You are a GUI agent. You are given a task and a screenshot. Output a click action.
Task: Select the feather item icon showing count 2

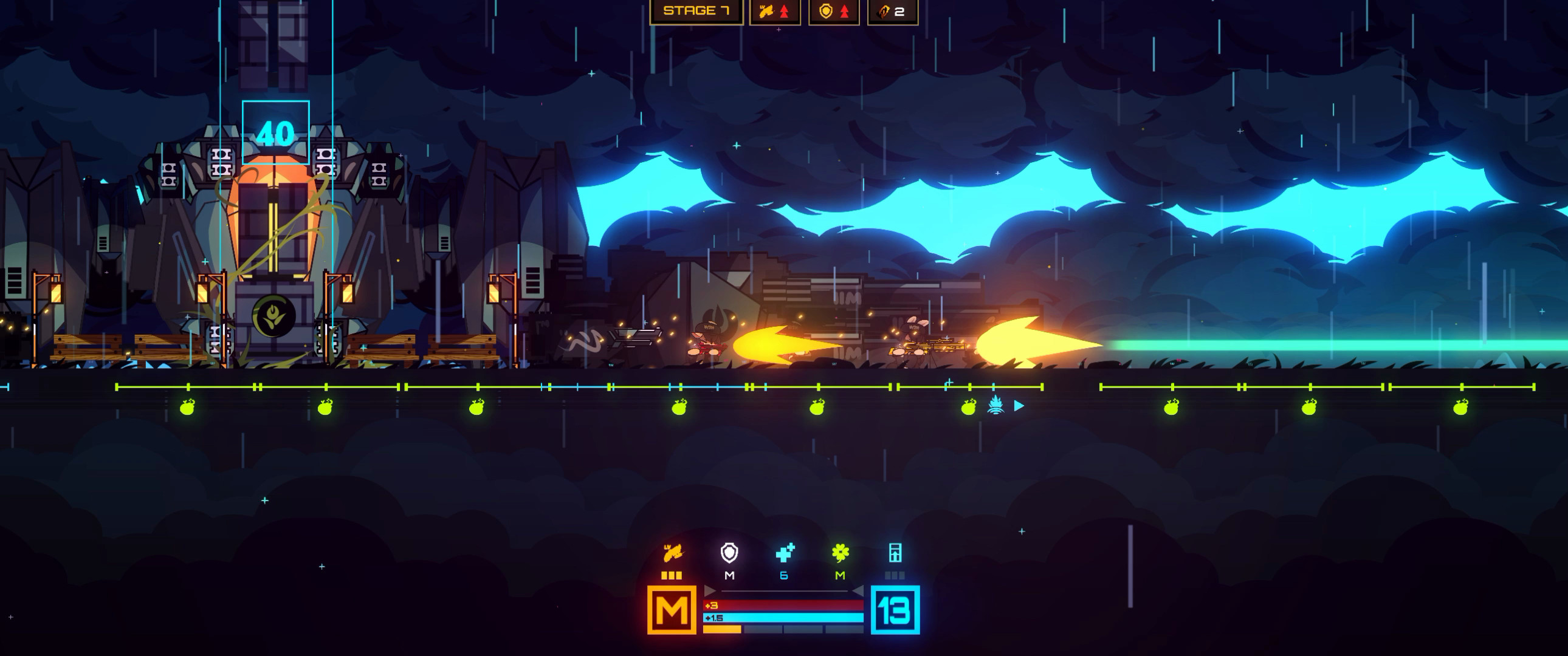pos(889,11)
